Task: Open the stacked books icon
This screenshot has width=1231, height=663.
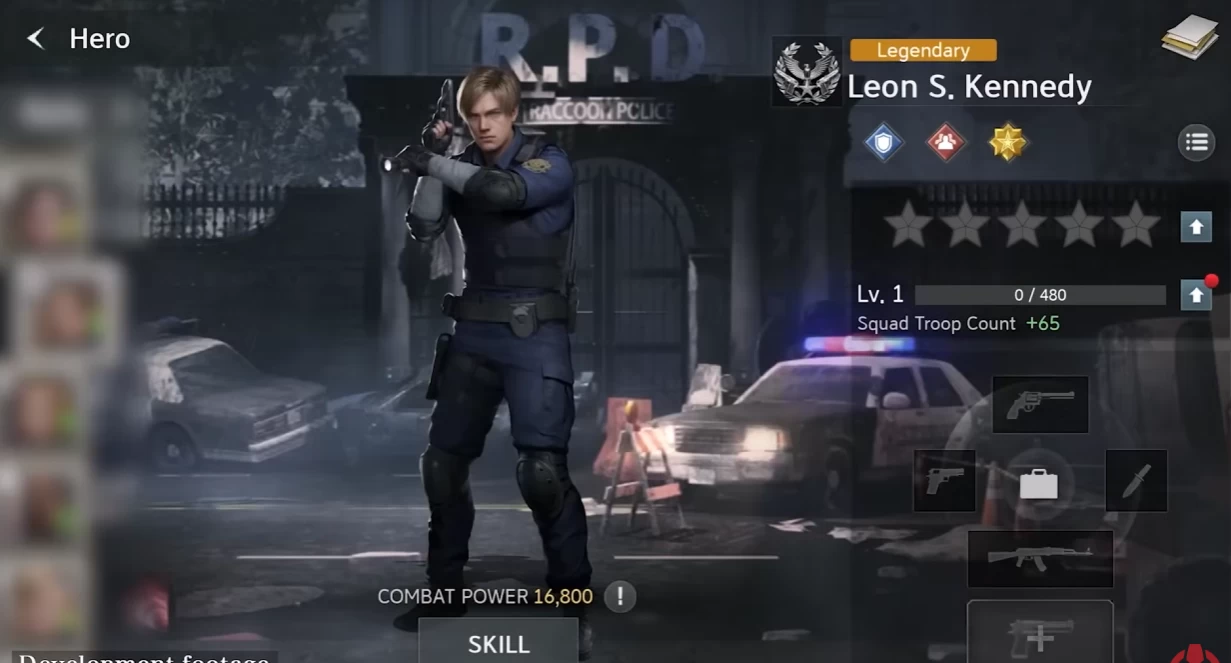Action: click(1189, 38)
